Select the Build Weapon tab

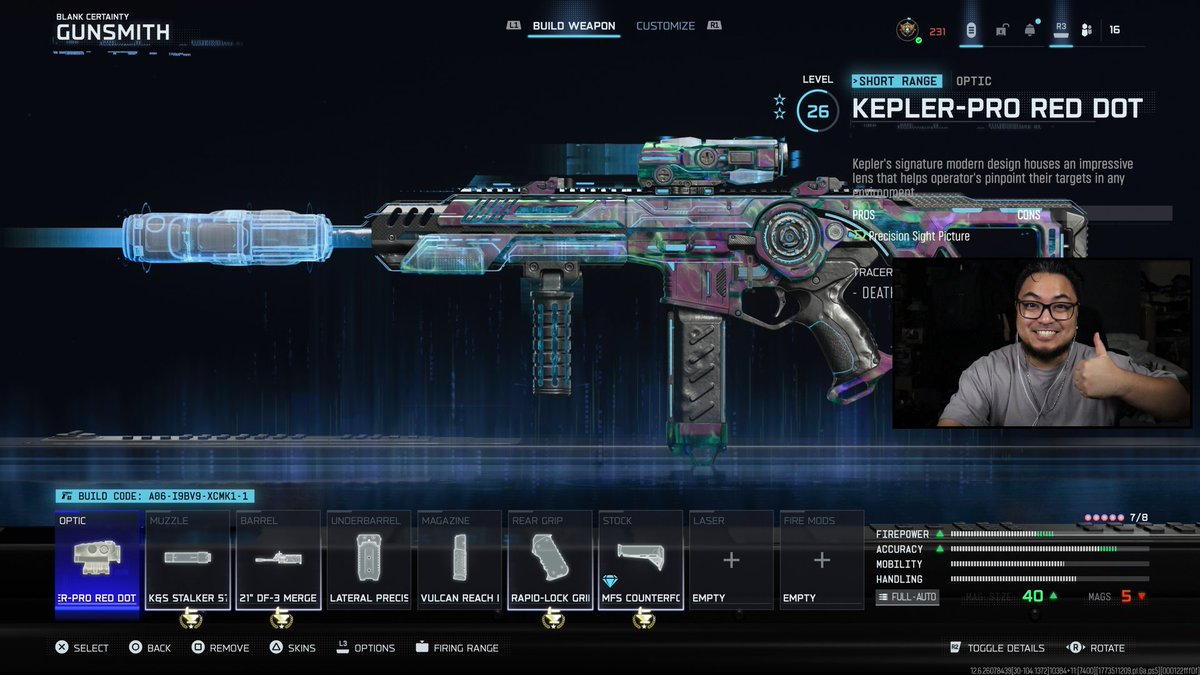[573, 26]
